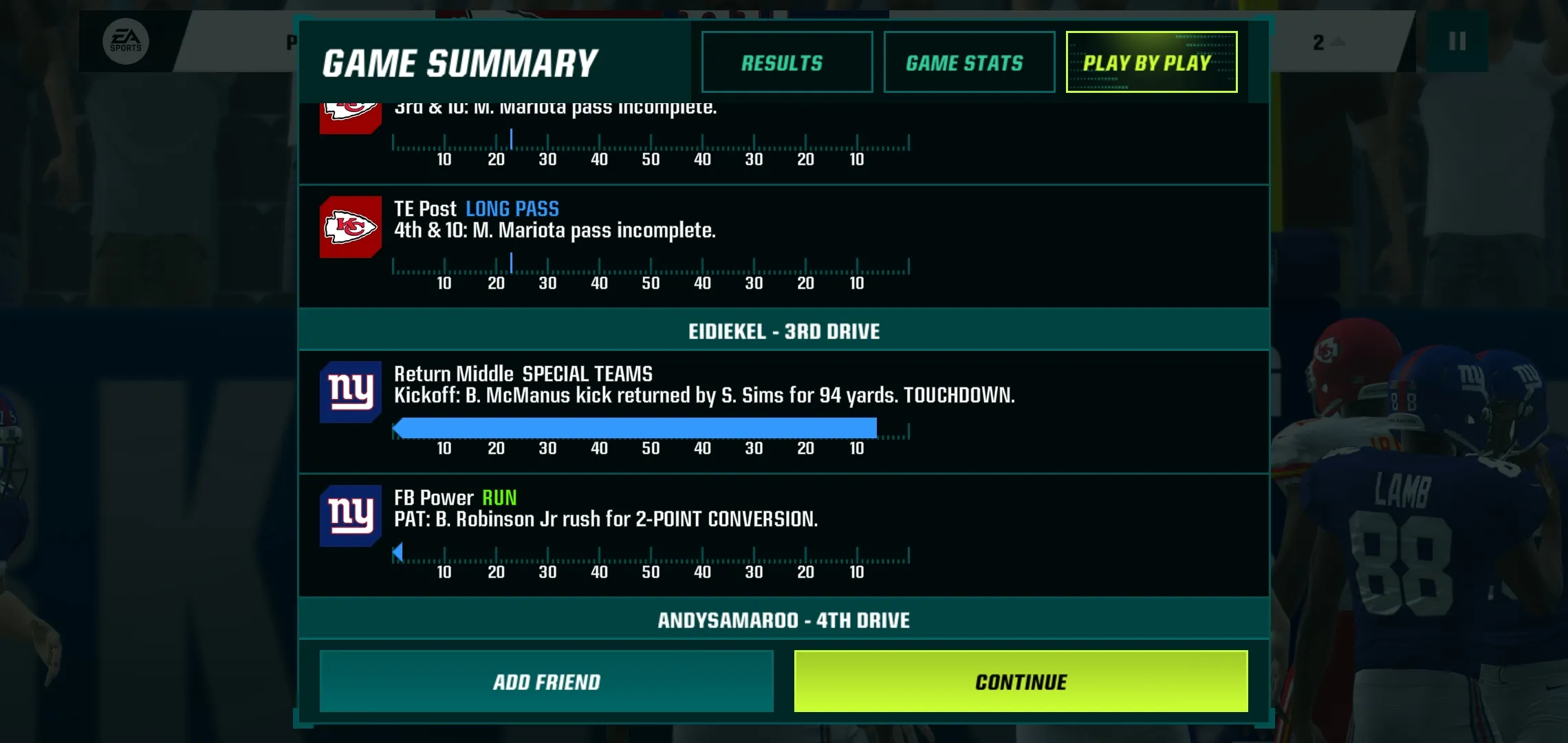Click the Giants logo beside the FB Power play
1568x743 pixels.
pos(350,516)
